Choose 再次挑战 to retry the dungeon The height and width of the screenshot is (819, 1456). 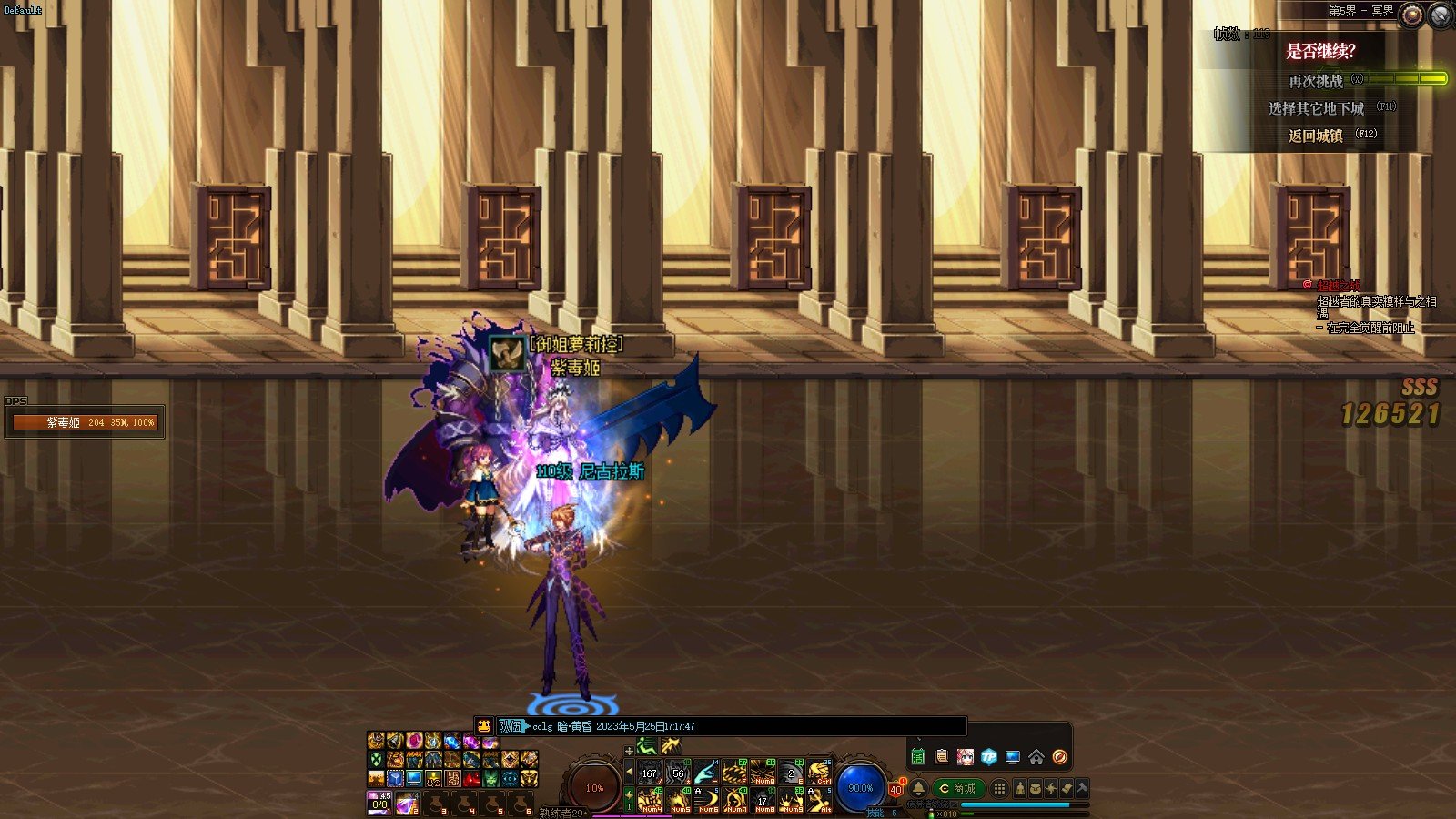click(1316, 81)
